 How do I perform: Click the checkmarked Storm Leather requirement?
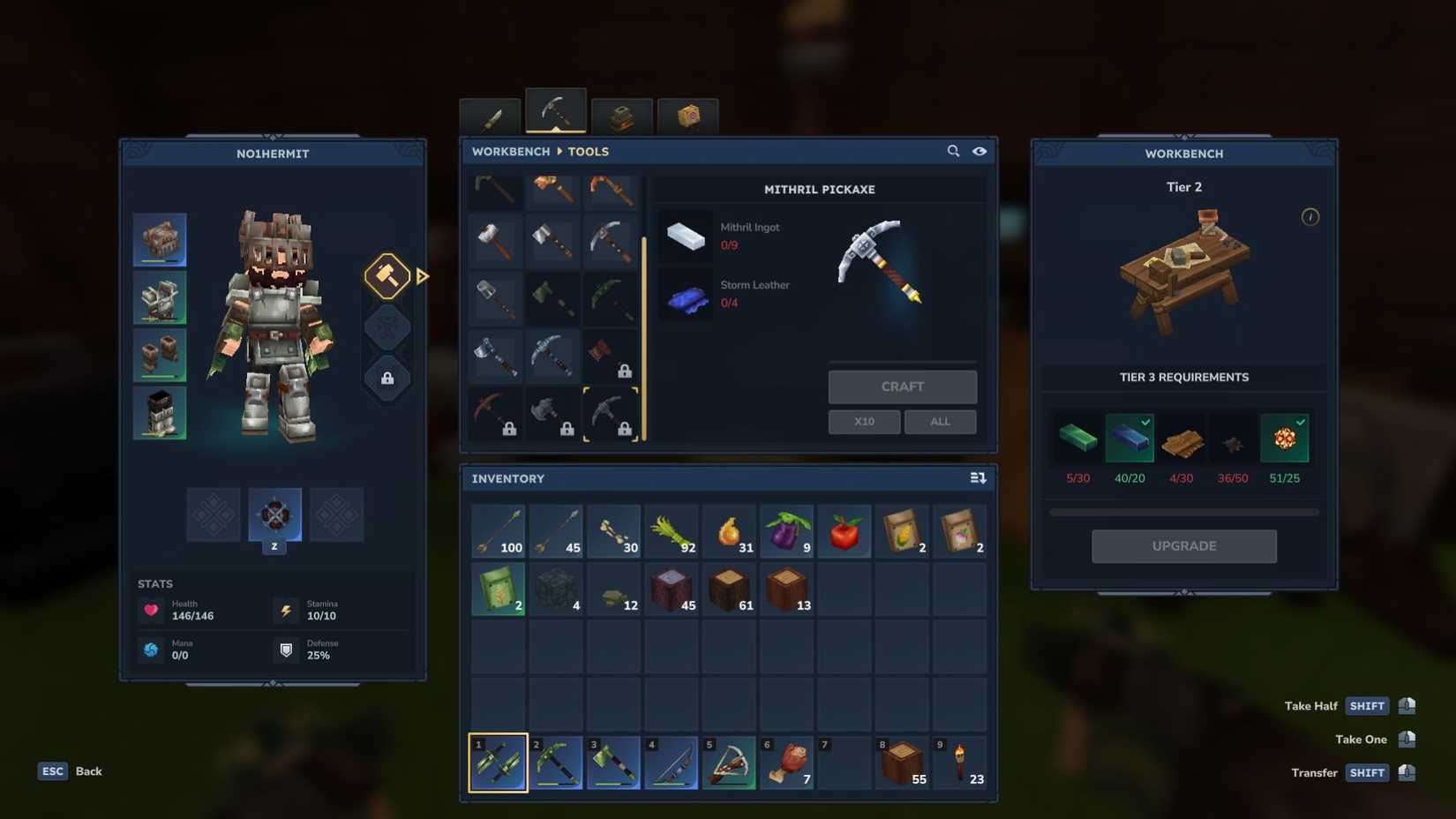pos(1130,437)
